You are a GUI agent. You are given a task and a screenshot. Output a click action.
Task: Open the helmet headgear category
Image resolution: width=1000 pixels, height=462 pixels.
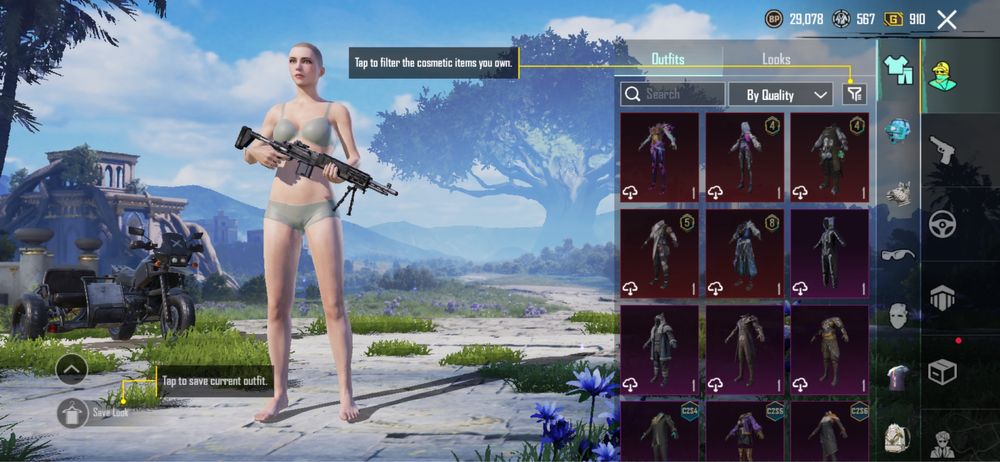(898, 130)
